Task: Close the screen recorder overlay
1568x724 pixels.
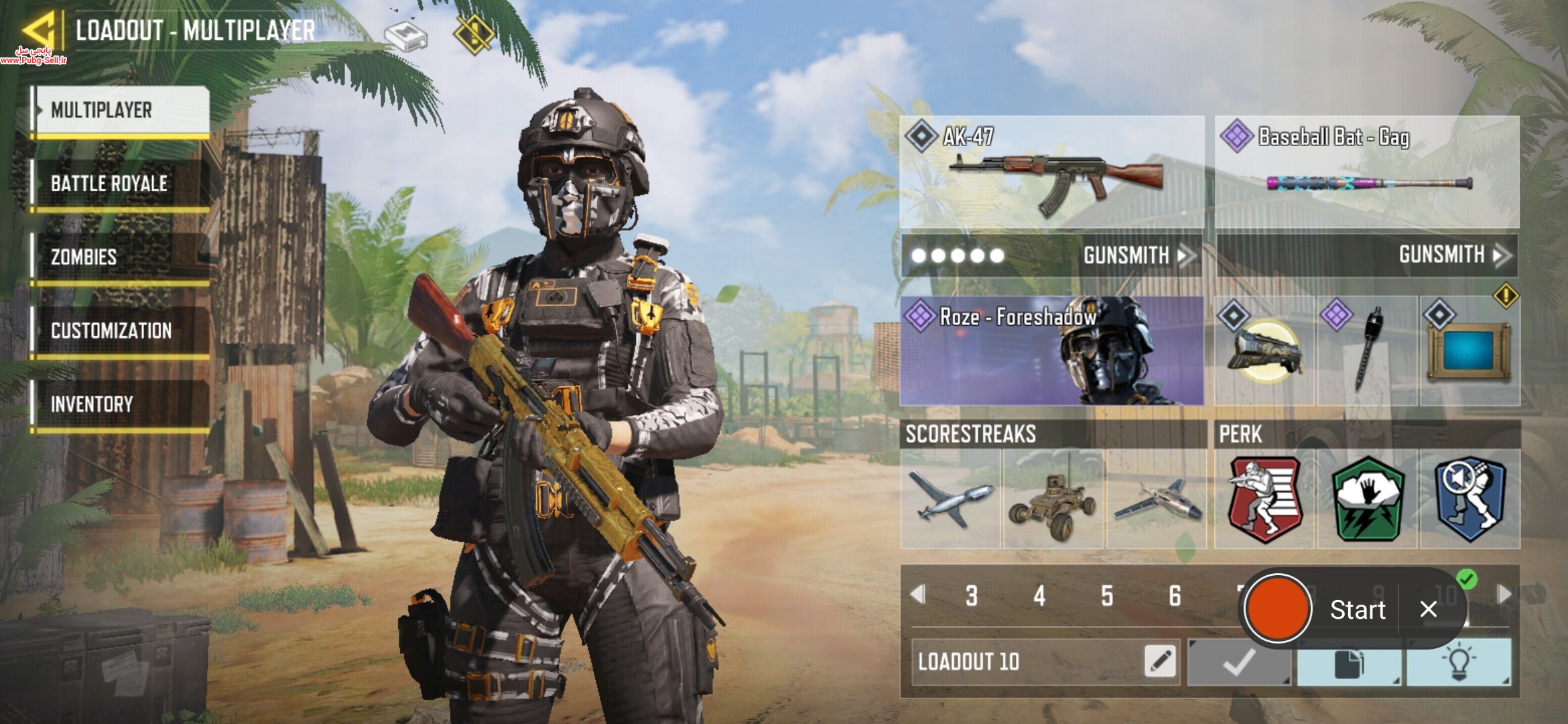Action: click(1428, 609)
